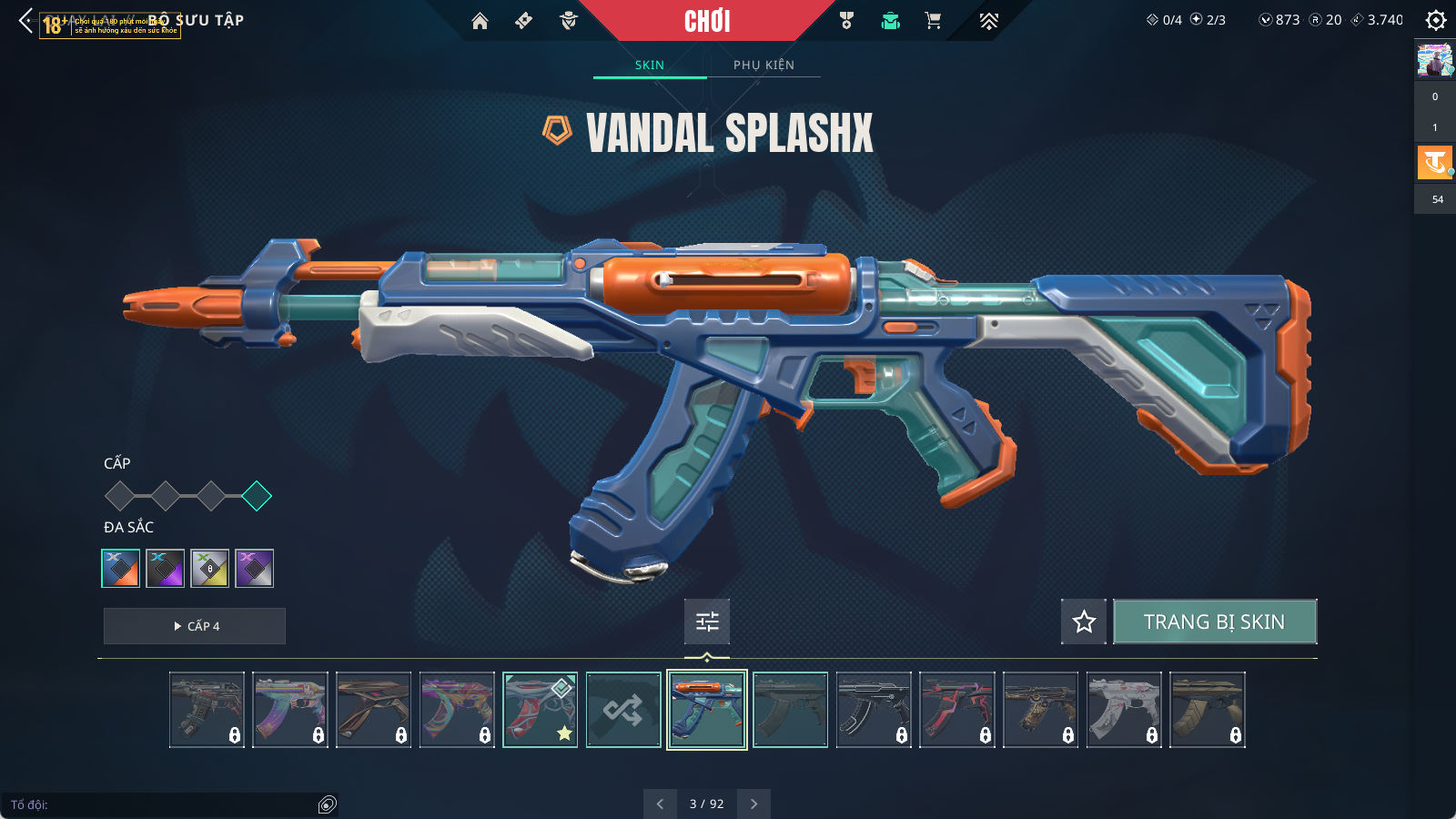
Task: Select the highlighted level 4 diamond
Action: coord(257,496)
